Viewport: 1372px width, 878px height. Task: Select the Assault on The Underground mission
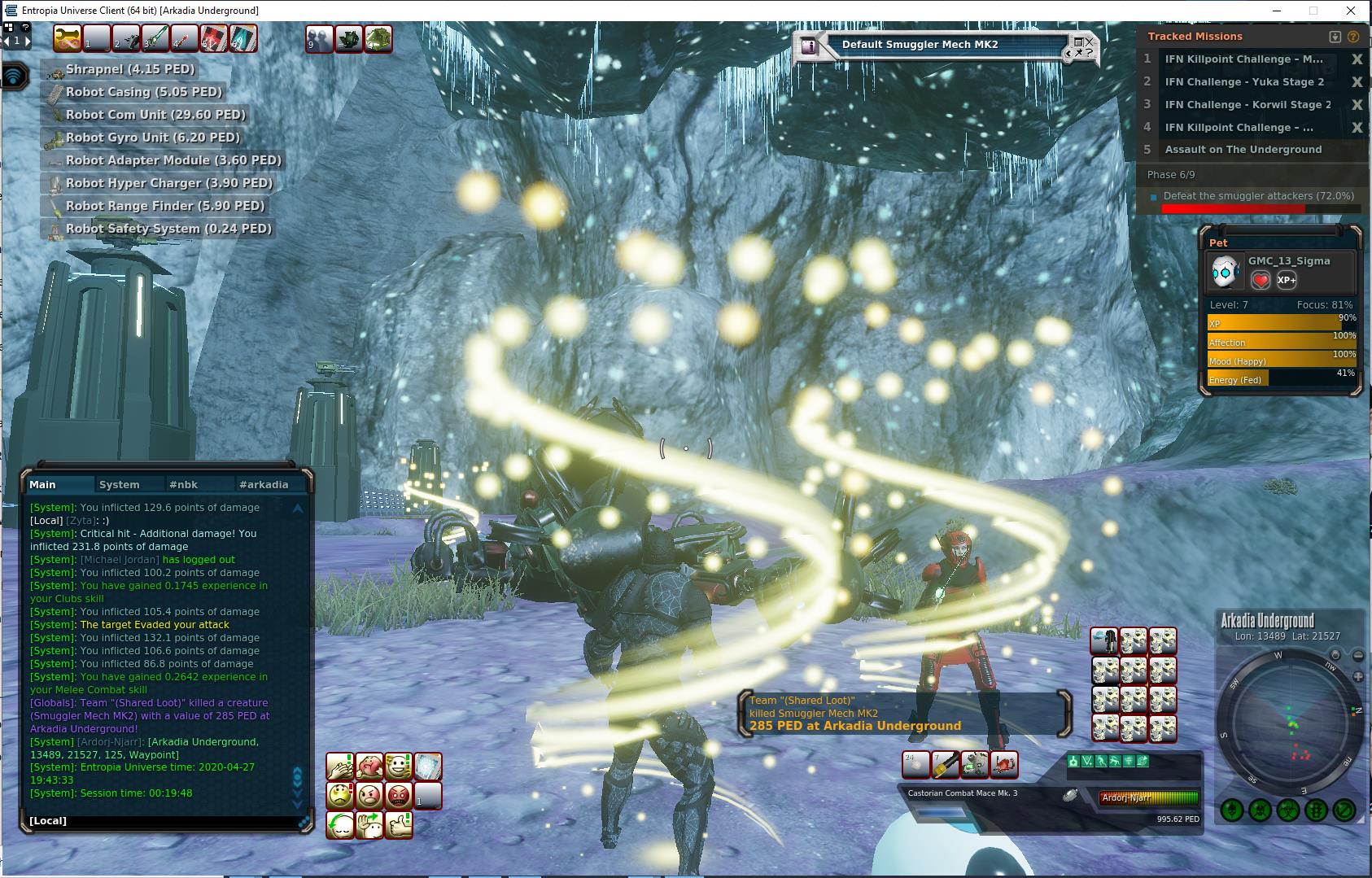(x=1243, y=150)
